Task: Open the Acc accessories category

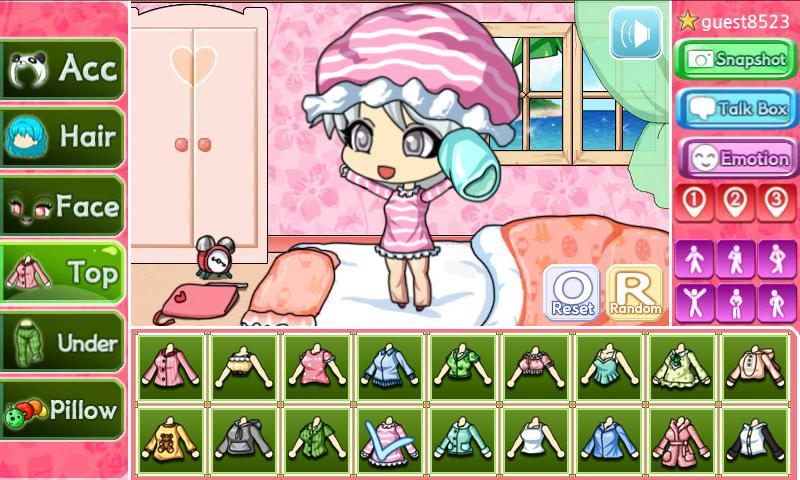Action: point(62,69)
